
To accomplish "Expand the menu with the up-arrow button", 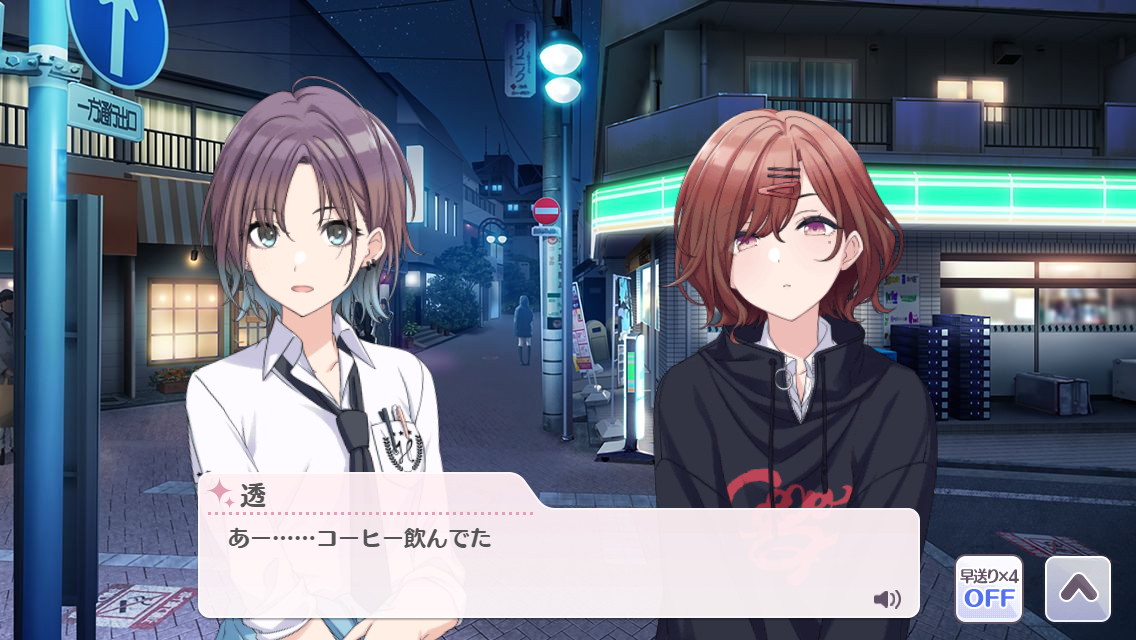I will (x=1077, y=589).
